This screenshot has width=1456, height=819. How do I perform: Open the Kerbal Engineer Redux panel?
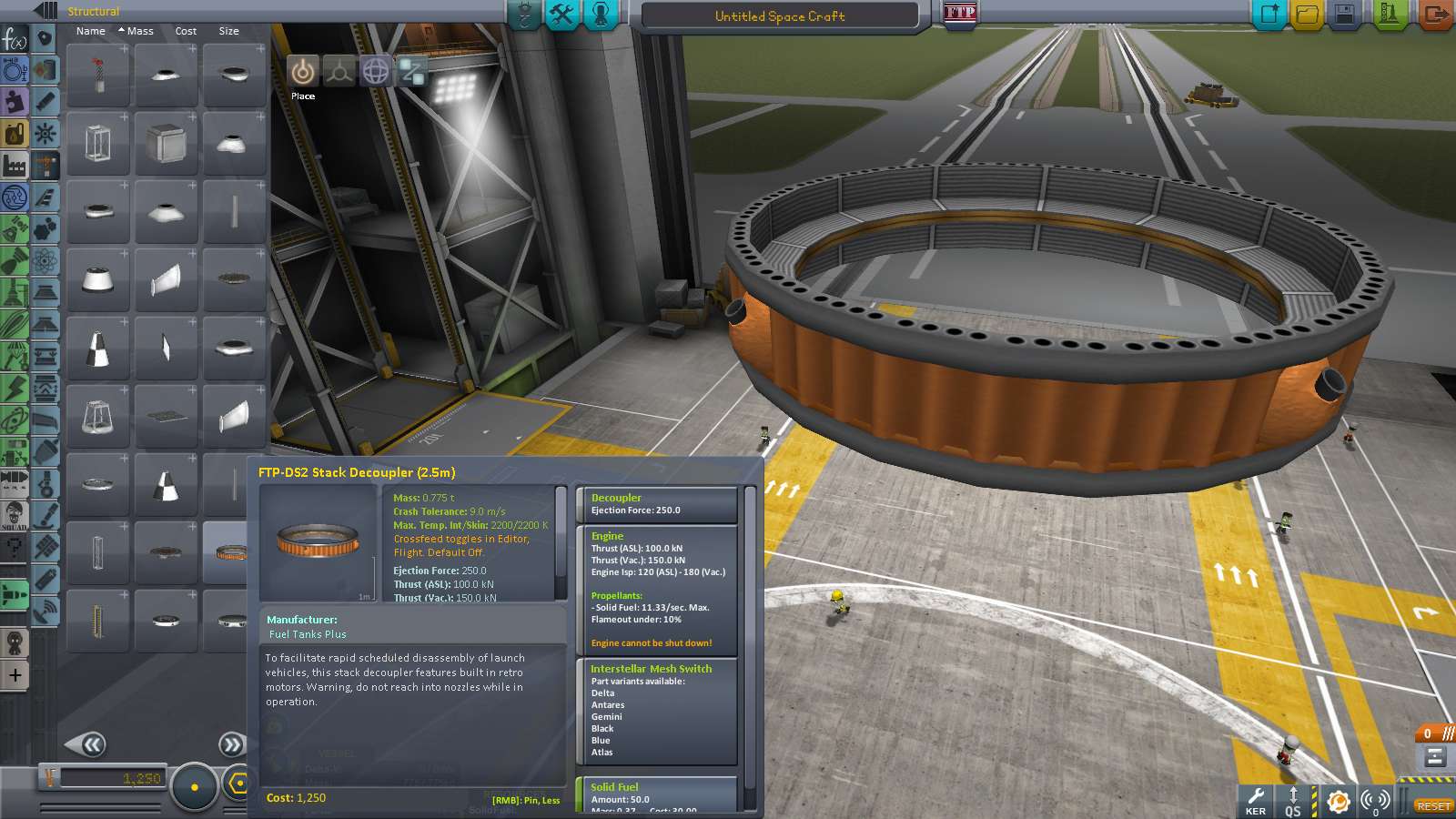[x=1256, y=803]
